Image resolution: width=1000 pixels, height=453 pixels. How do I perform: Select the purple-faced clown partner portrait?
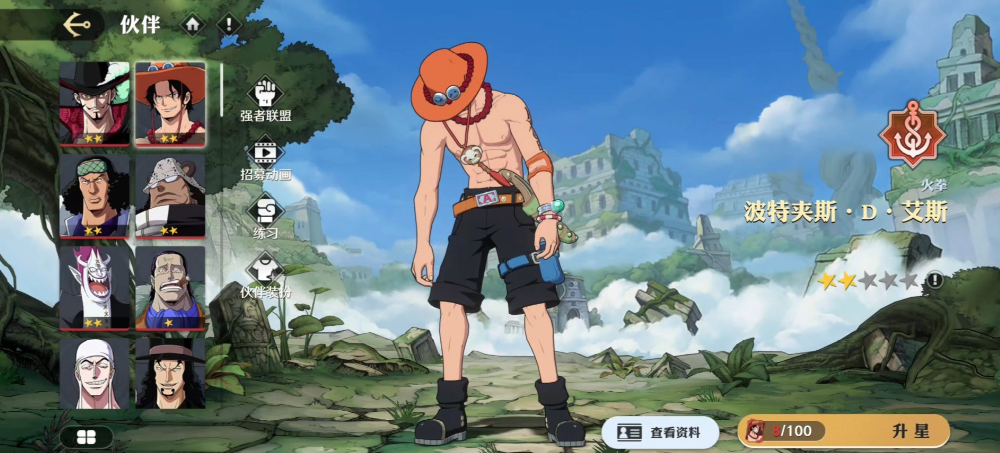point(94,287)
